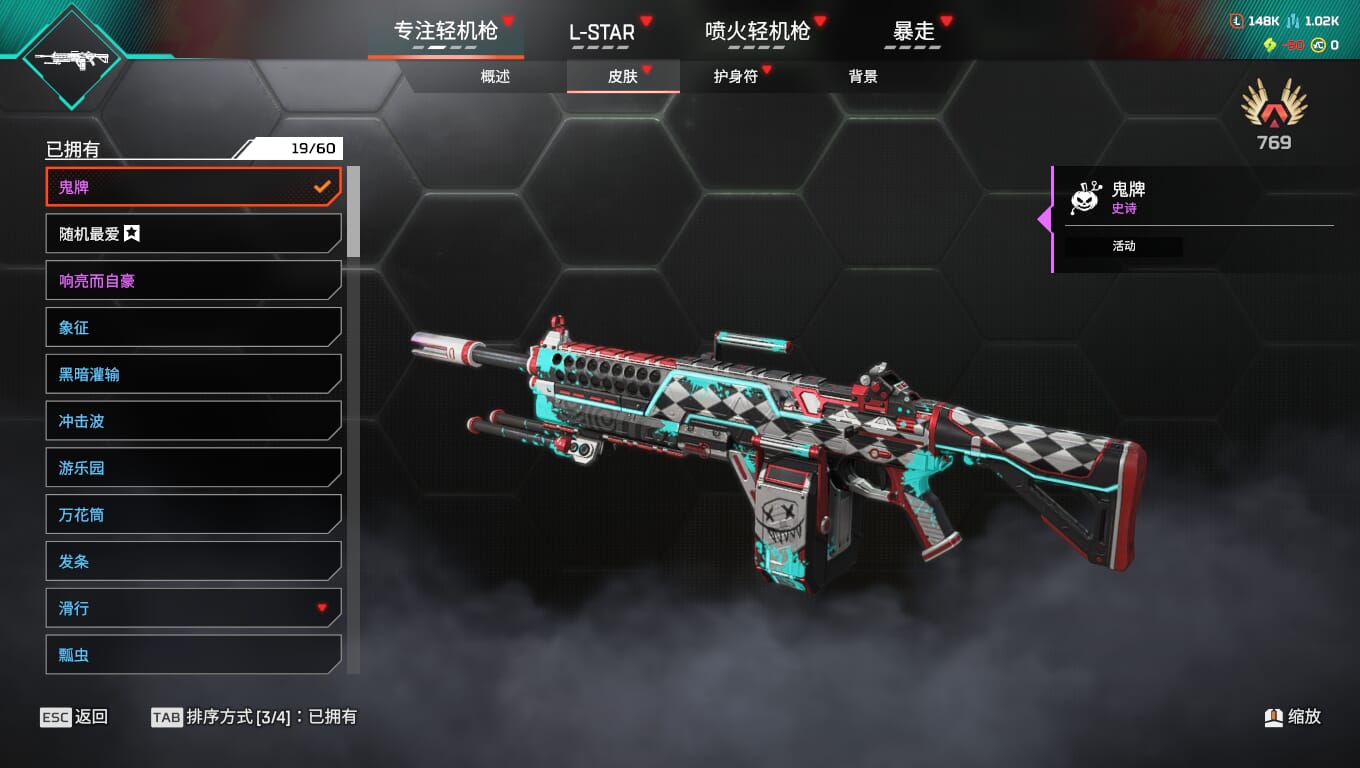Select the equipped 鬼牌 skin row
The image size is (1360, 768).
coord(194,187)
